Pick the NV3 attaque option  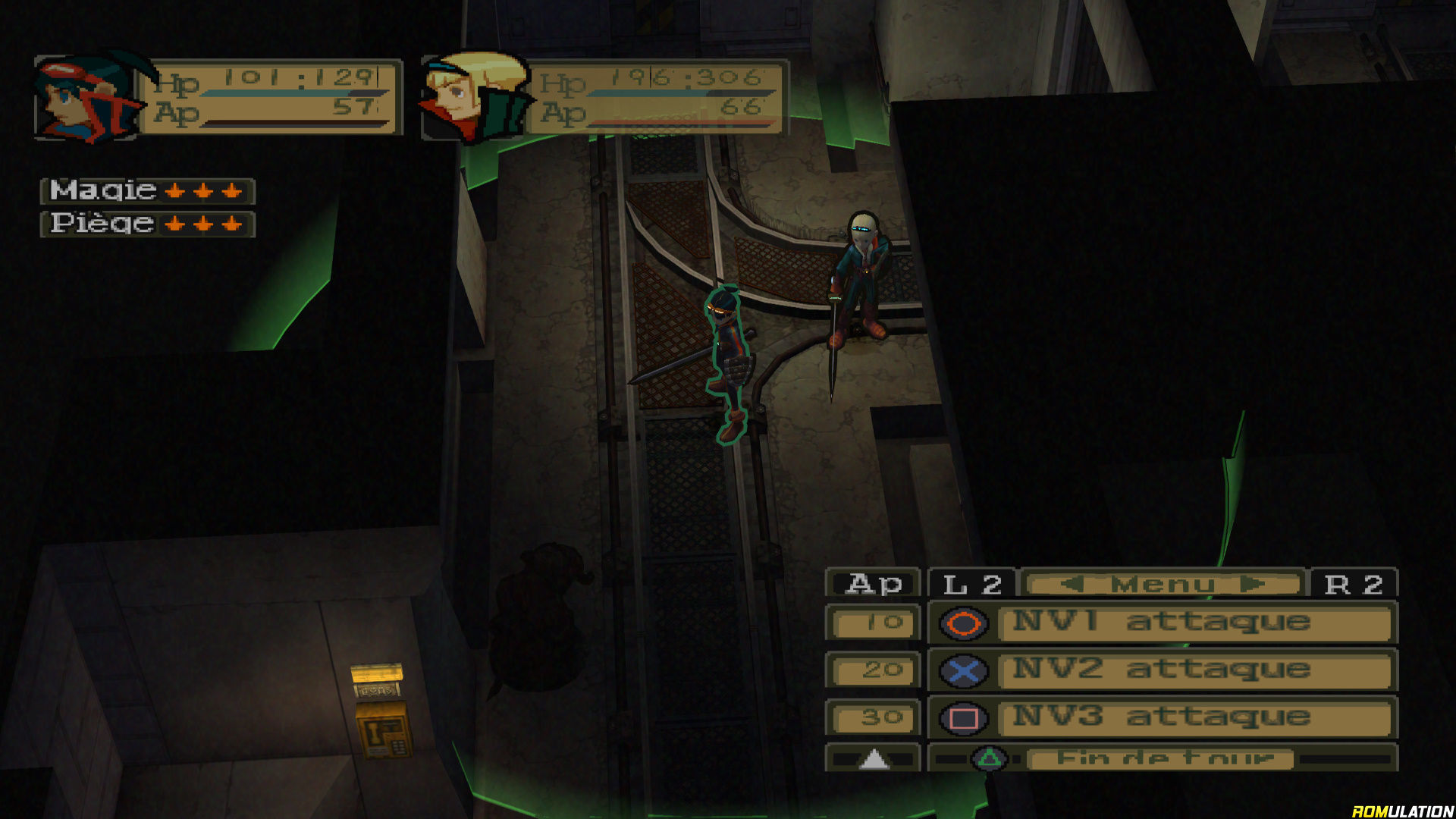1194,717
